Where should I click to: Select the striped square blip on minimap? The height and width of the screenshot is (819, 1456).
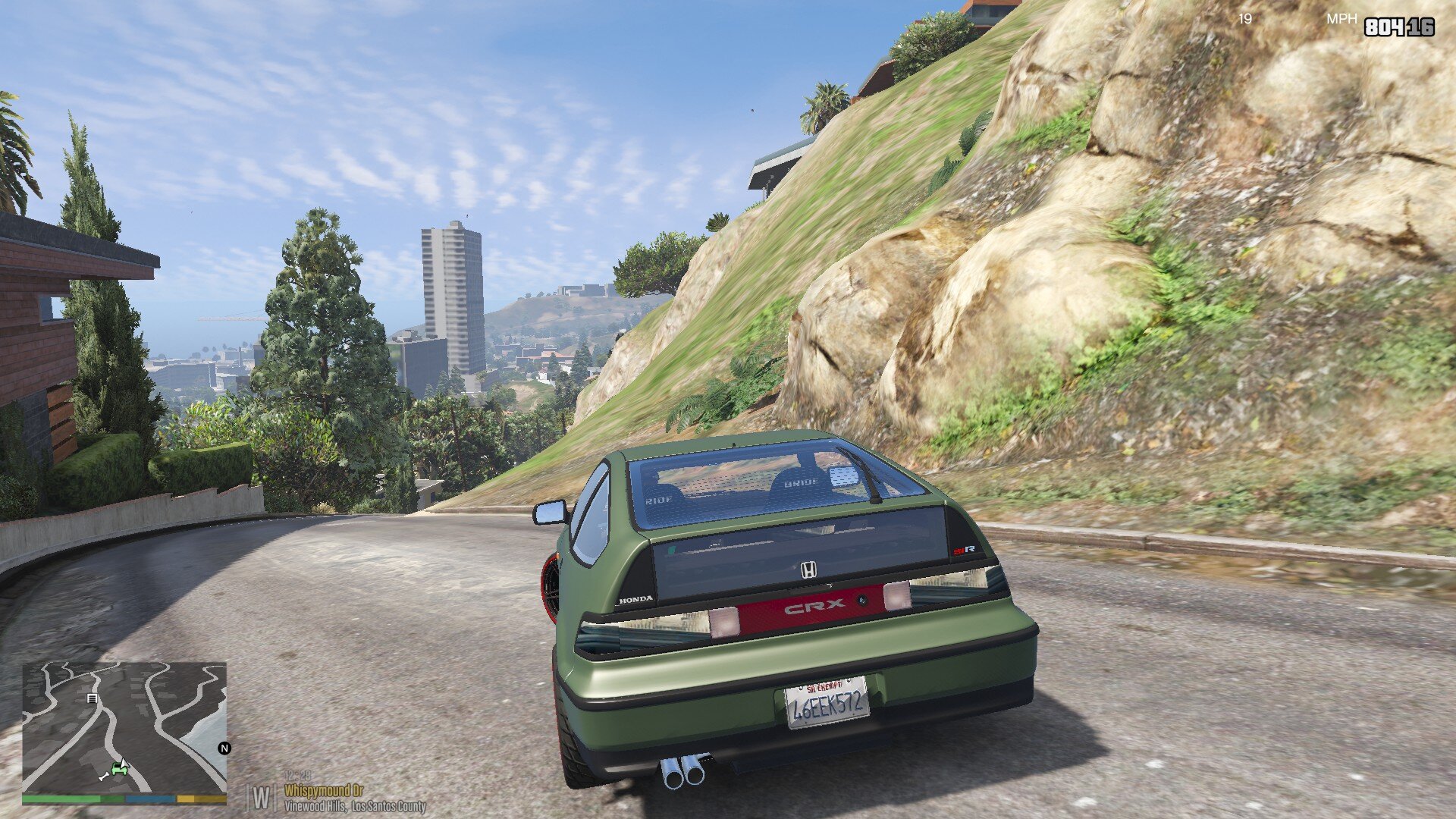point(92,698)
